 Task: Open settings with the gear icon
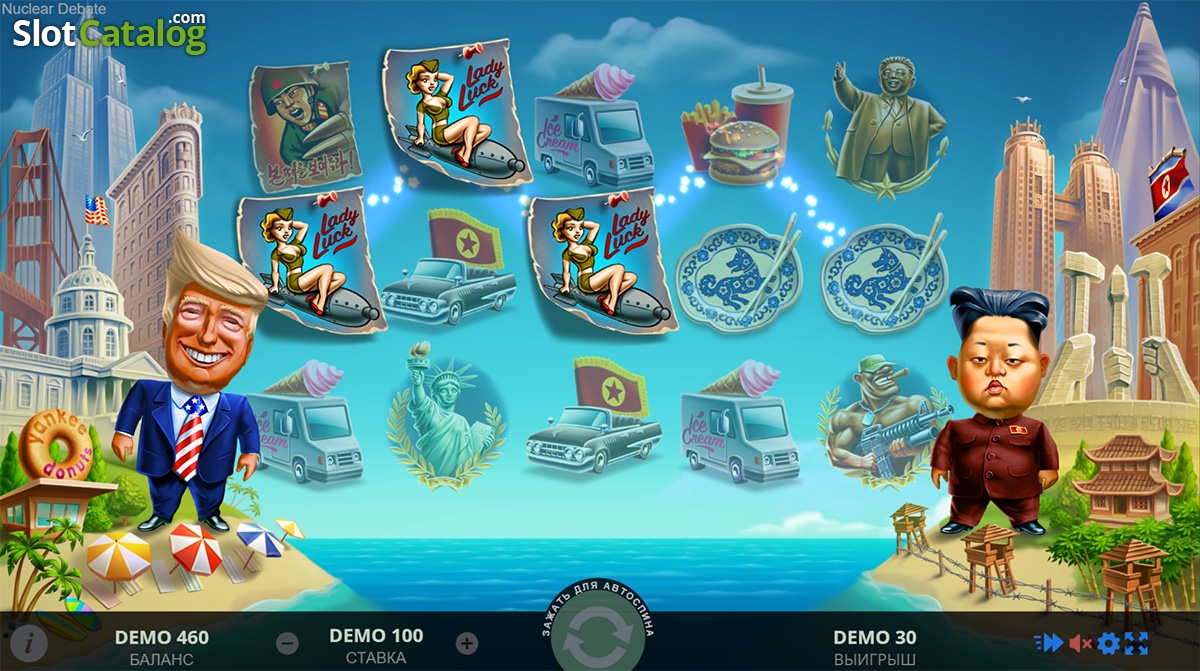[1109, 643]
